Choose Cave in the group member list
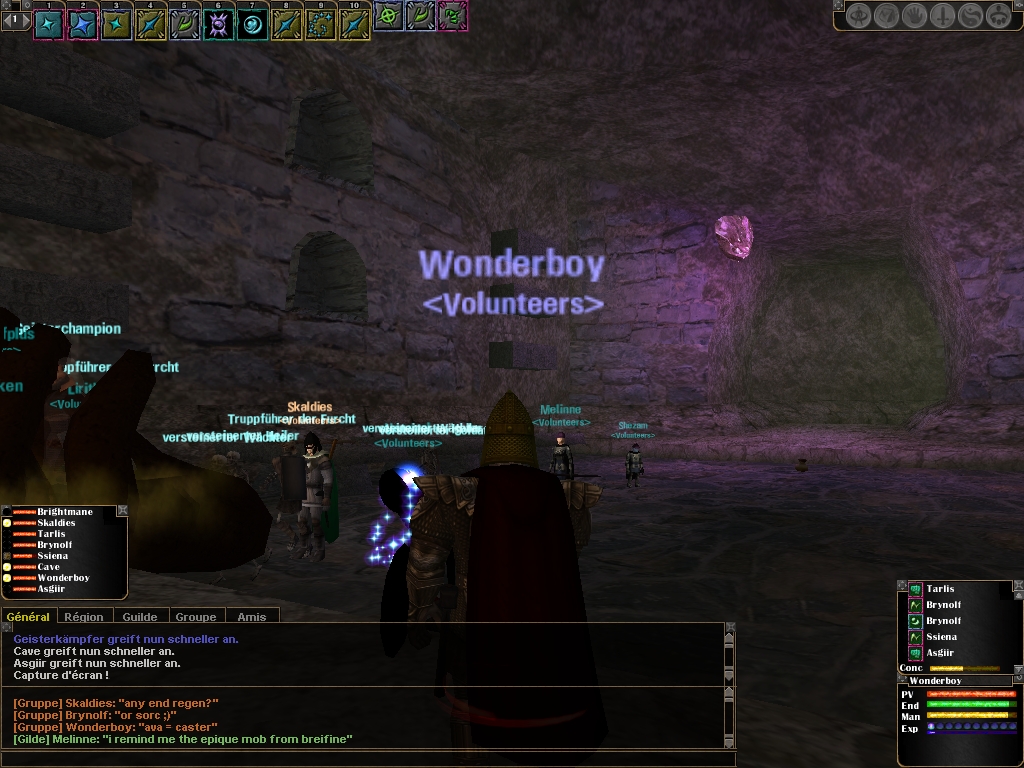 48,567
